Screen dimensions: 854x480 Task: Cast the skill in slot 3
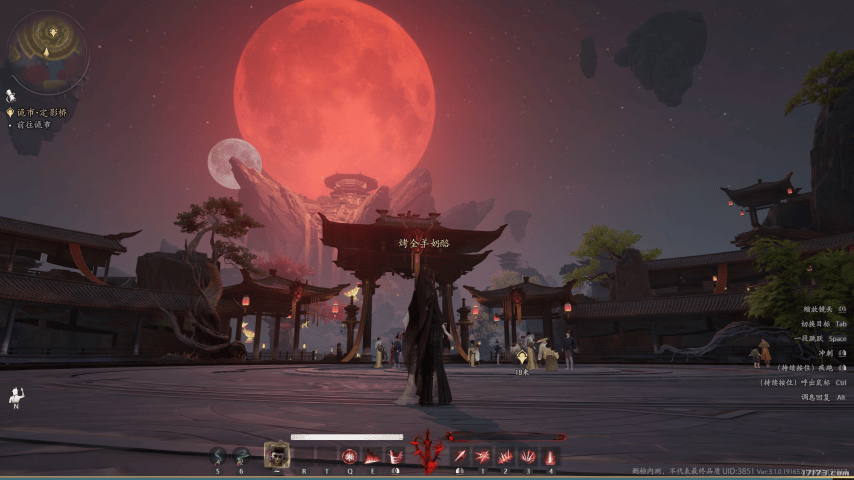coord(528,456)
